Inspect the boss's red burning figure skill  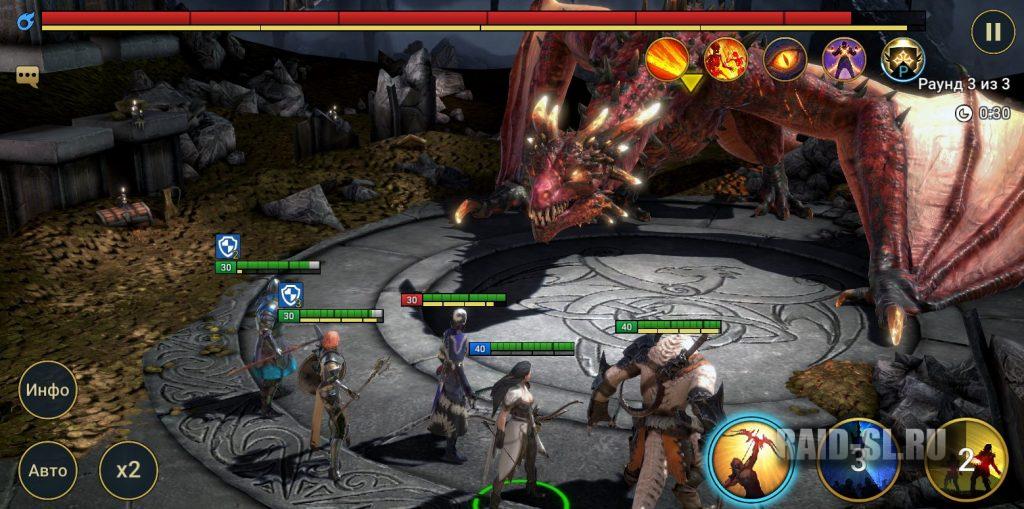[725, 60]
